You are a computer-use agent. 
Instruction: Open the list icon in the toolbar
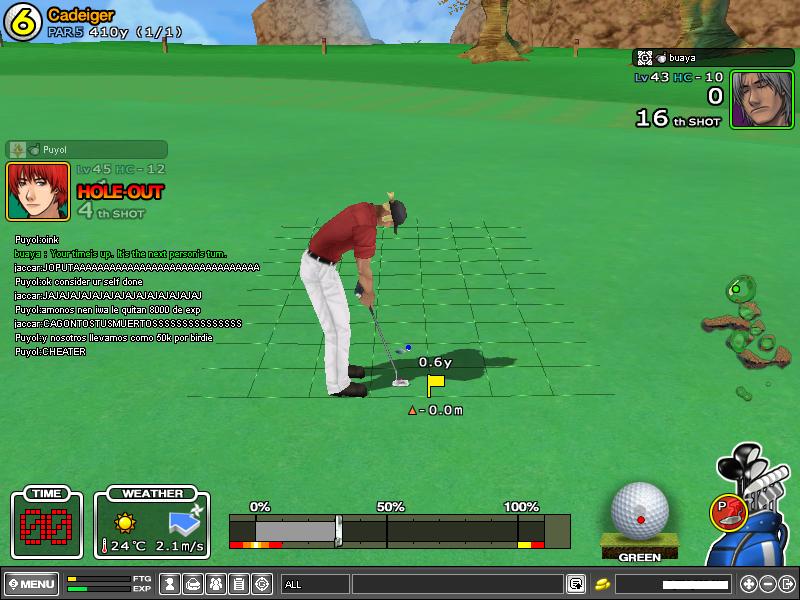pos(239,584)
